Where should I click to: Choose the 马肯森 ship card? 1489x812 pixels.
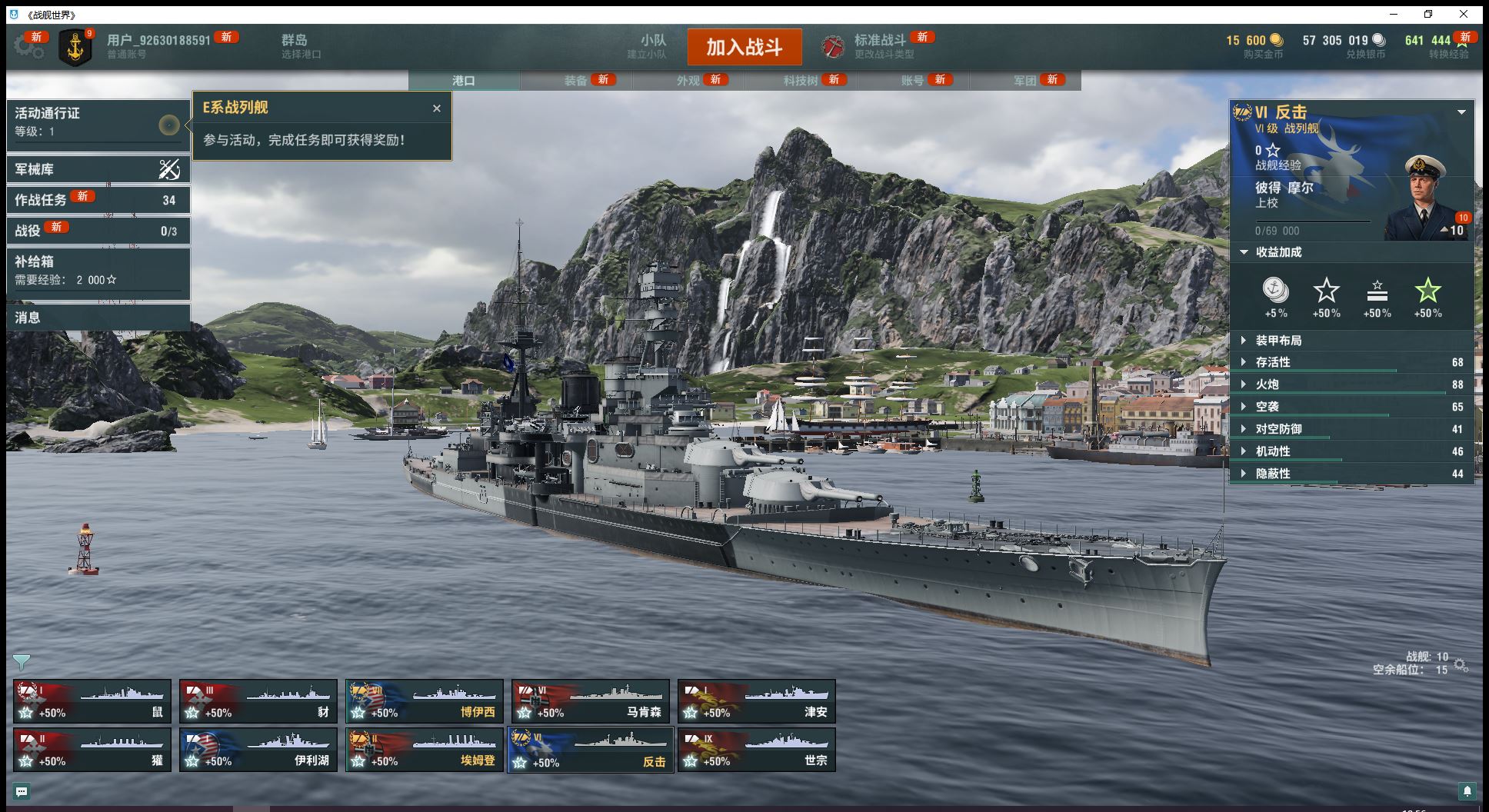click(x=591, y=701)
